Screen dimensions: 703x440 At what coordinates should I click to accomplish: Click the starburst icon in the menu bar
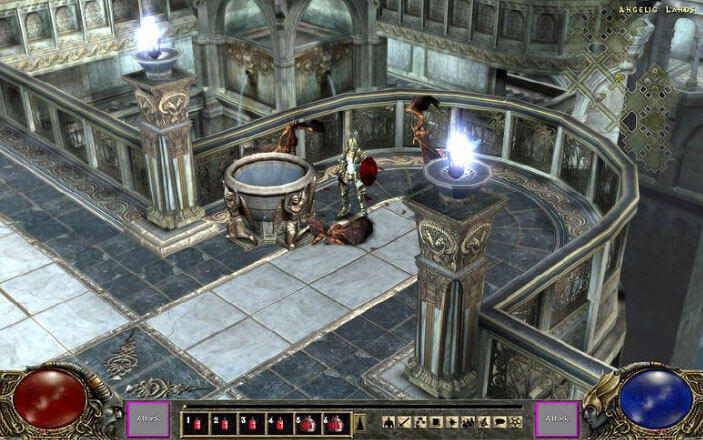pyautogui.click(x=452, y=423)
